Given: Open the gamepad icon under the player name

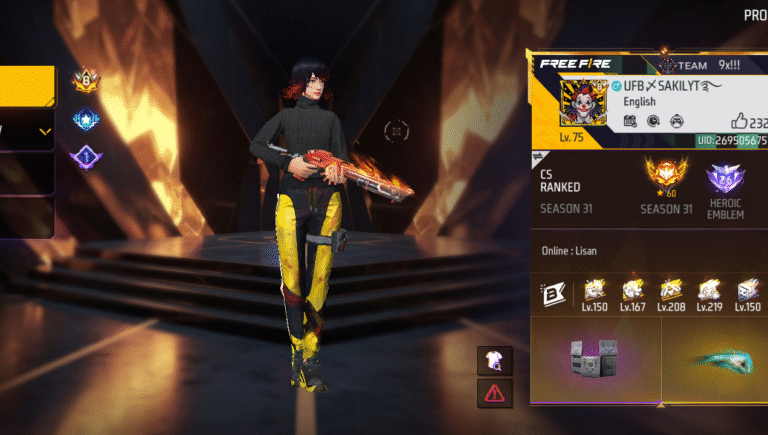Looking at the screenshot, I should pos(675,121).
